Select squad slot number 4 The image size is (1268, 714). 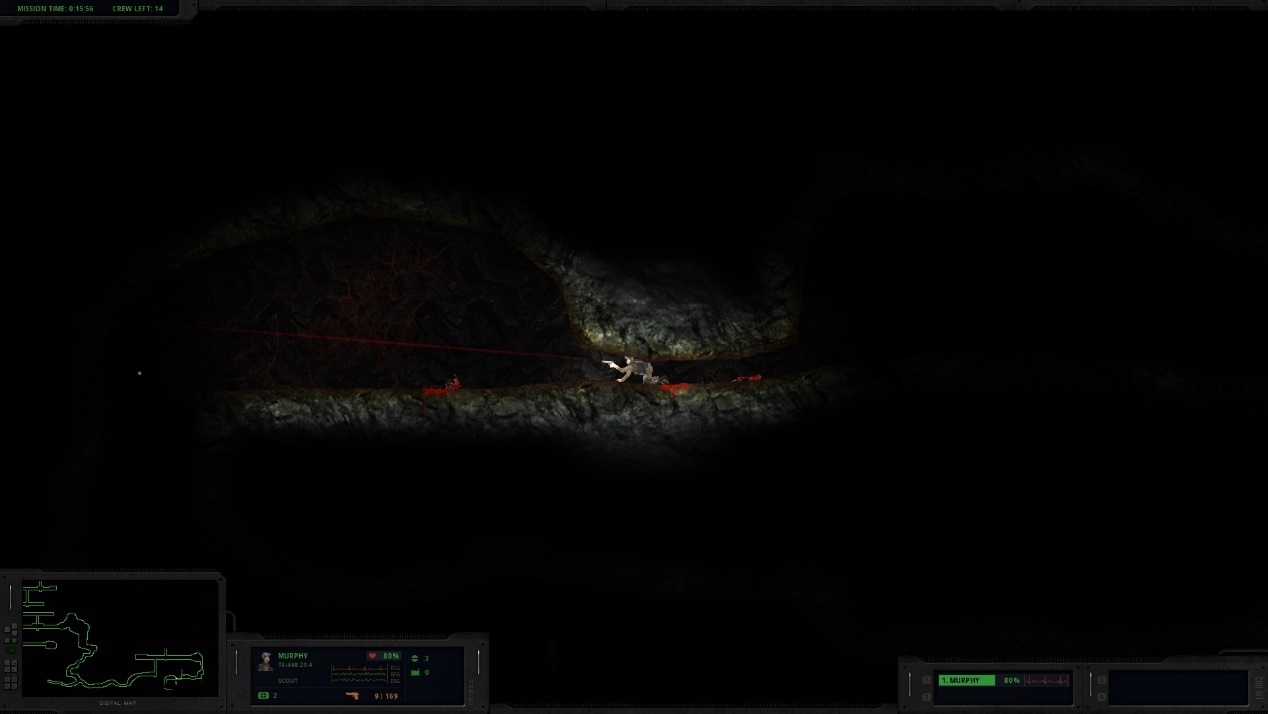pos(1102,696)
